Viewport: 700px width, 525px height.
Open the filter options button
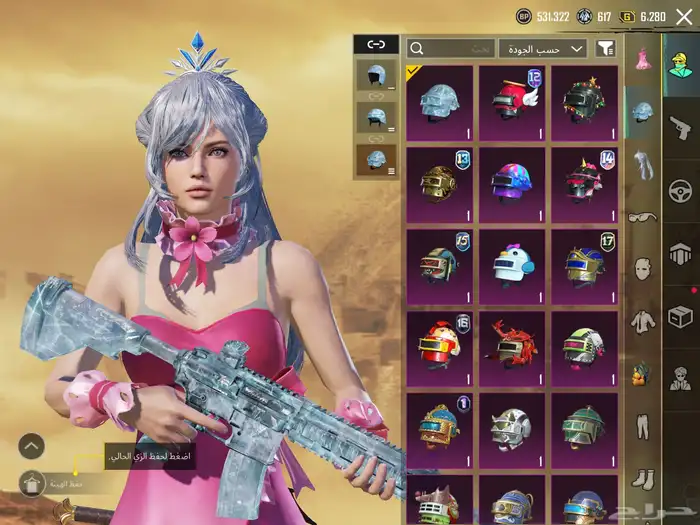coord(605,48)
